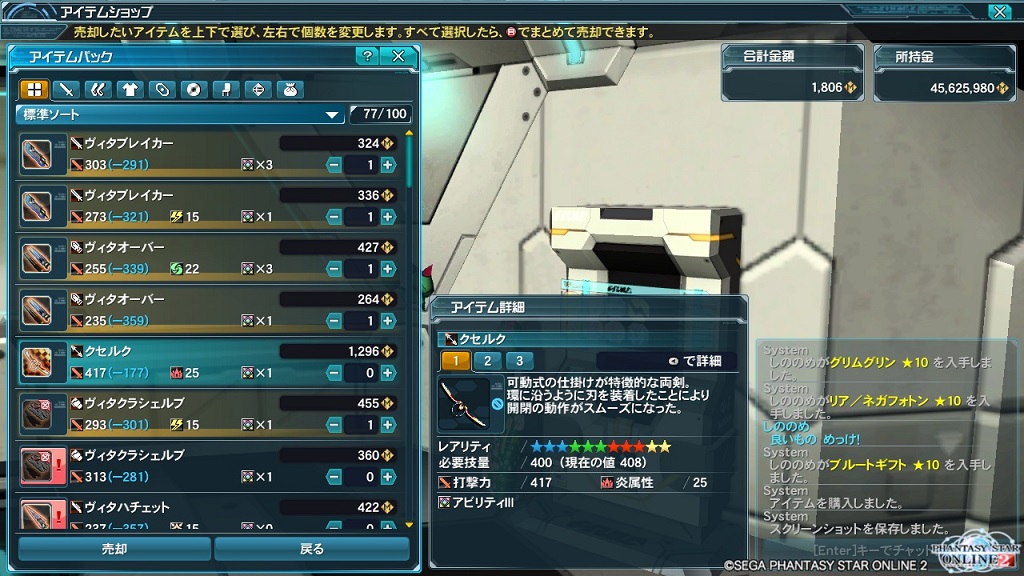The image size is (1024, 576).
Task: Click the 売却 (sell) button
Action: 114,548
